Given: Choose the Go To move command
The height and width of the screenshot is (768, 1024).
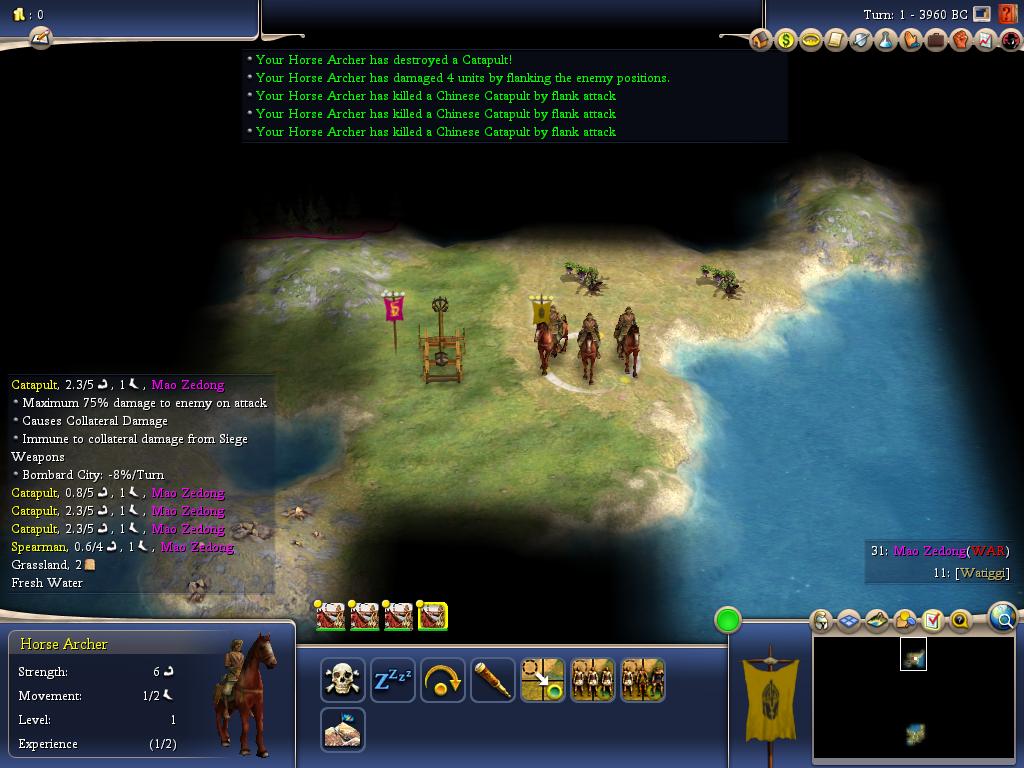Looking at the screenshot, I should pyautogui.click(x=543, y=681).
